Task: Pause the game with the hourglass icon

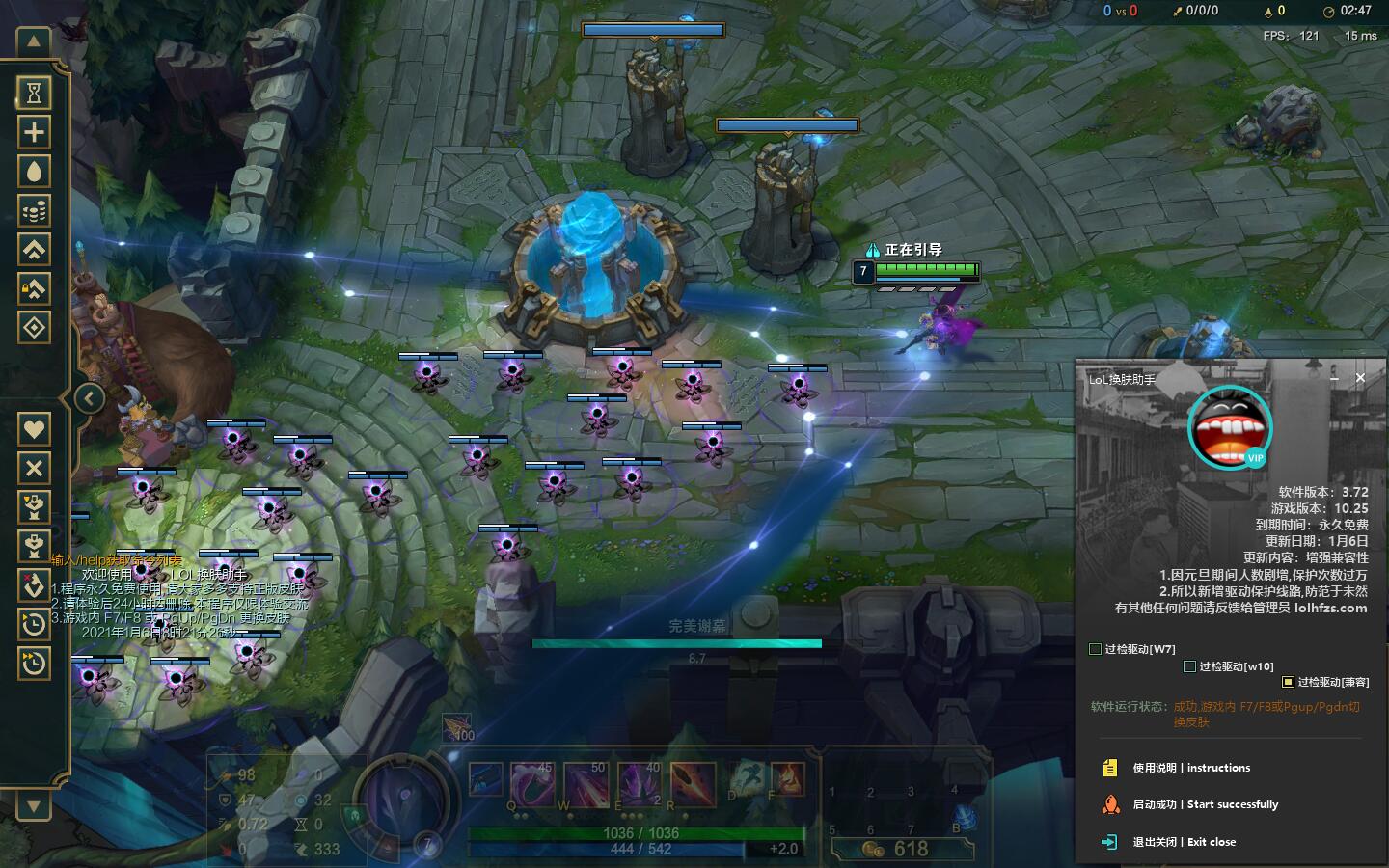Action: pyautogui.click(x=34, y=91)
